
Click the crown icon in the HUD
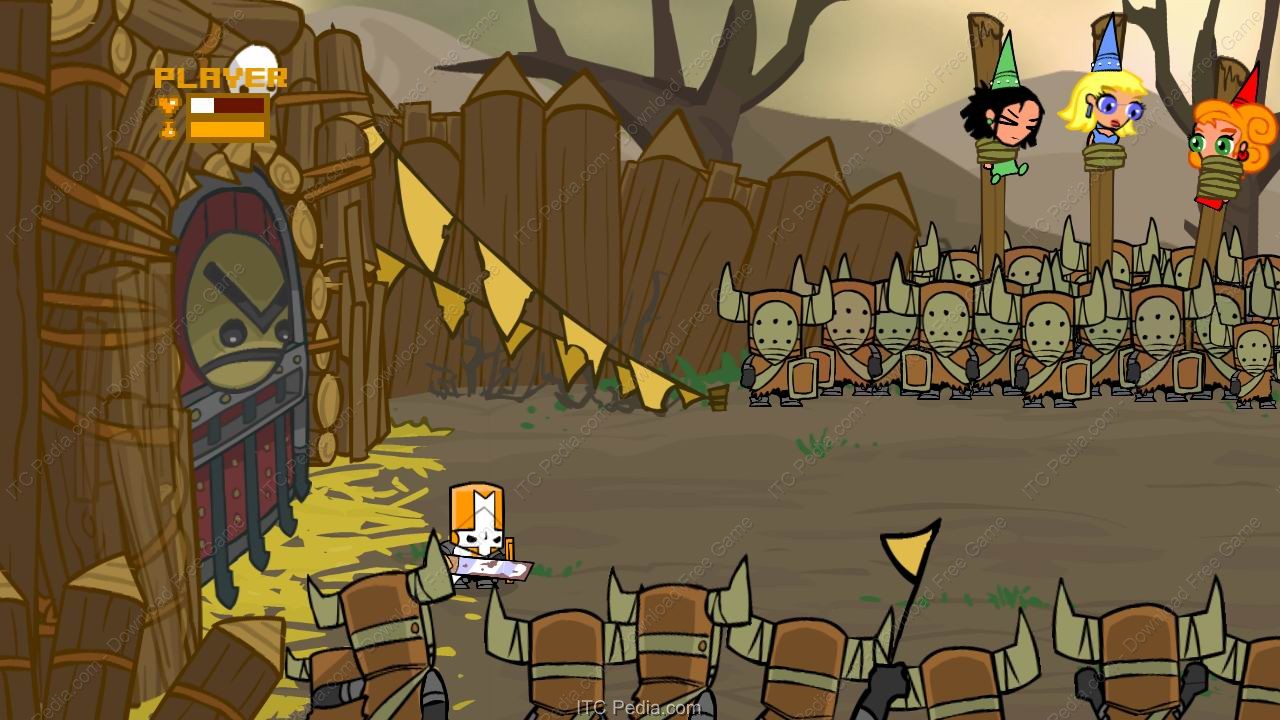click(168, 104)
